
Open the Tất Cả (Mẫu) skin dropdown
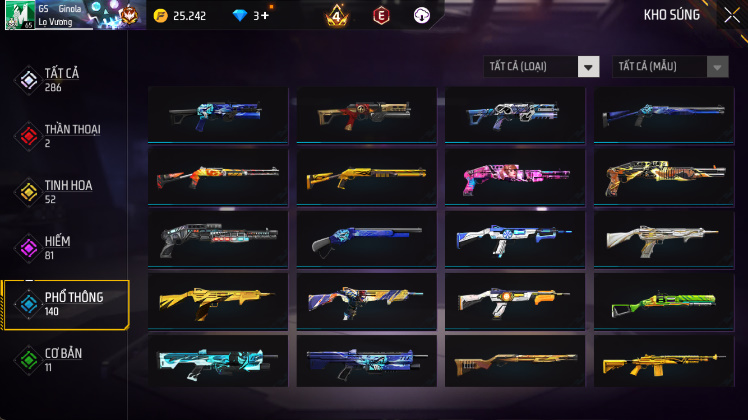pyautogui.click(x=671, y=66)
